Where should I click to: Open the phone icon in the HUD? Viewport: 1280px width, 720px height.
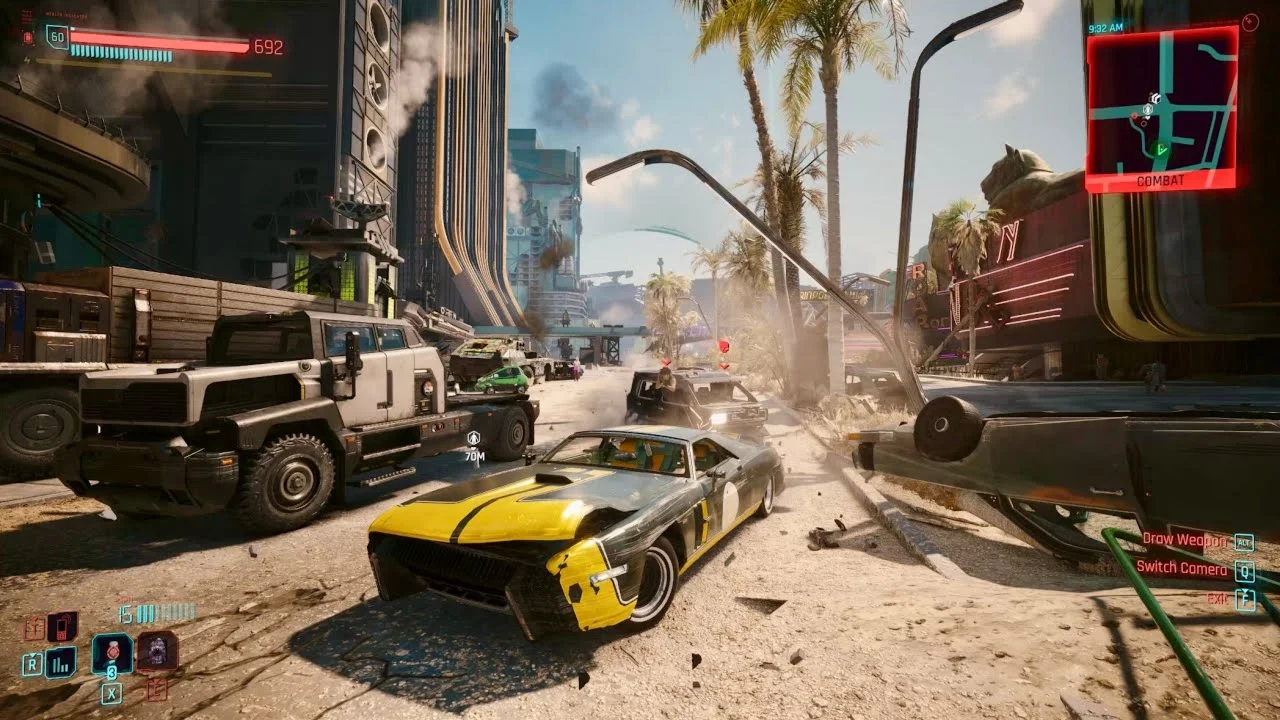(62, 626)
